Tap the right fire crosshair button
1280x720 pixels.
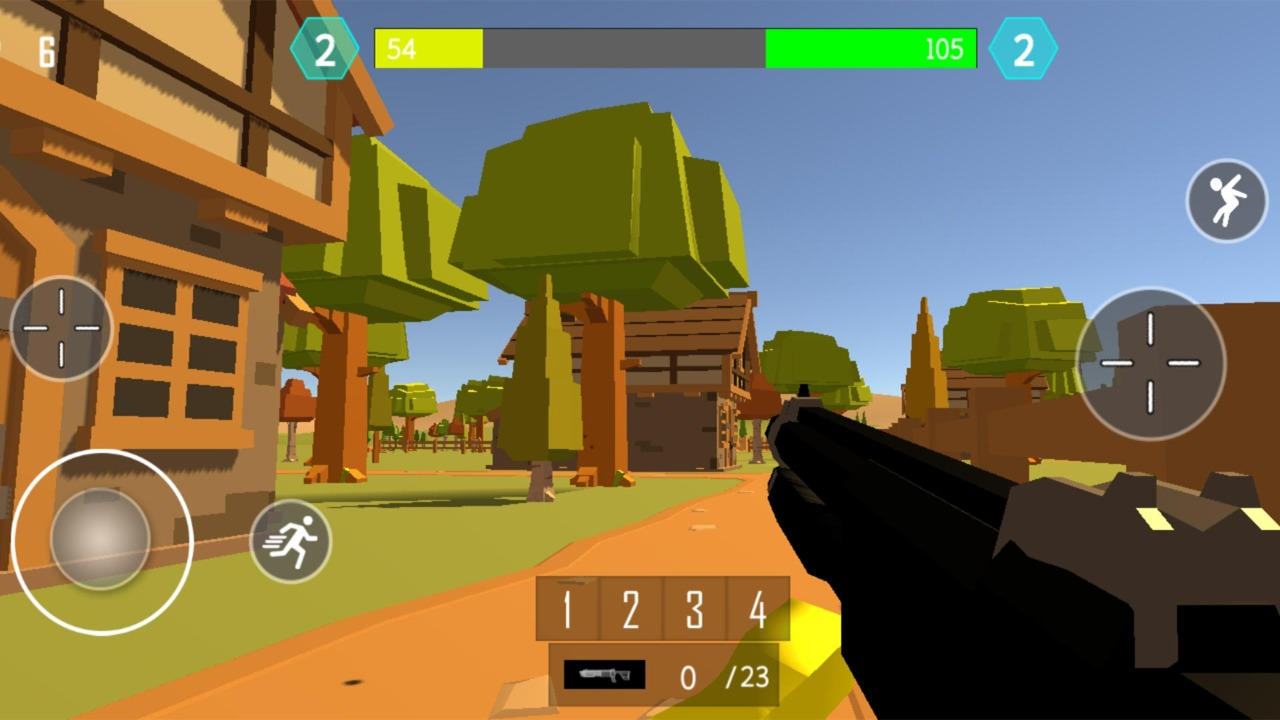pos(1152,363)
